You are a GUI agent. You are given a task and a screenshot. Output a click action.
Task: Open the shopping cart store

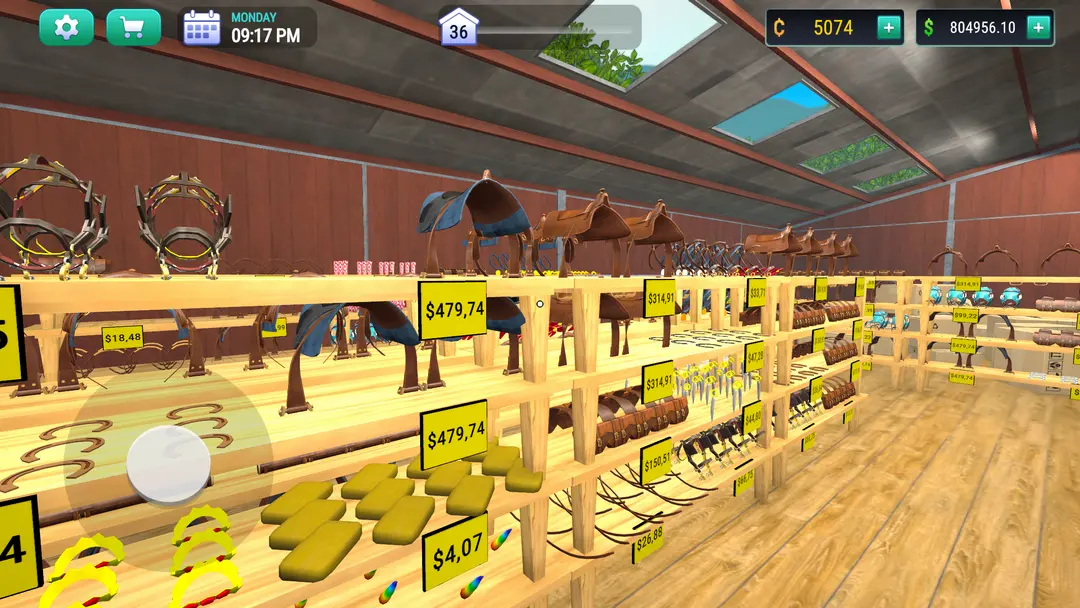[x=133, y=27]
